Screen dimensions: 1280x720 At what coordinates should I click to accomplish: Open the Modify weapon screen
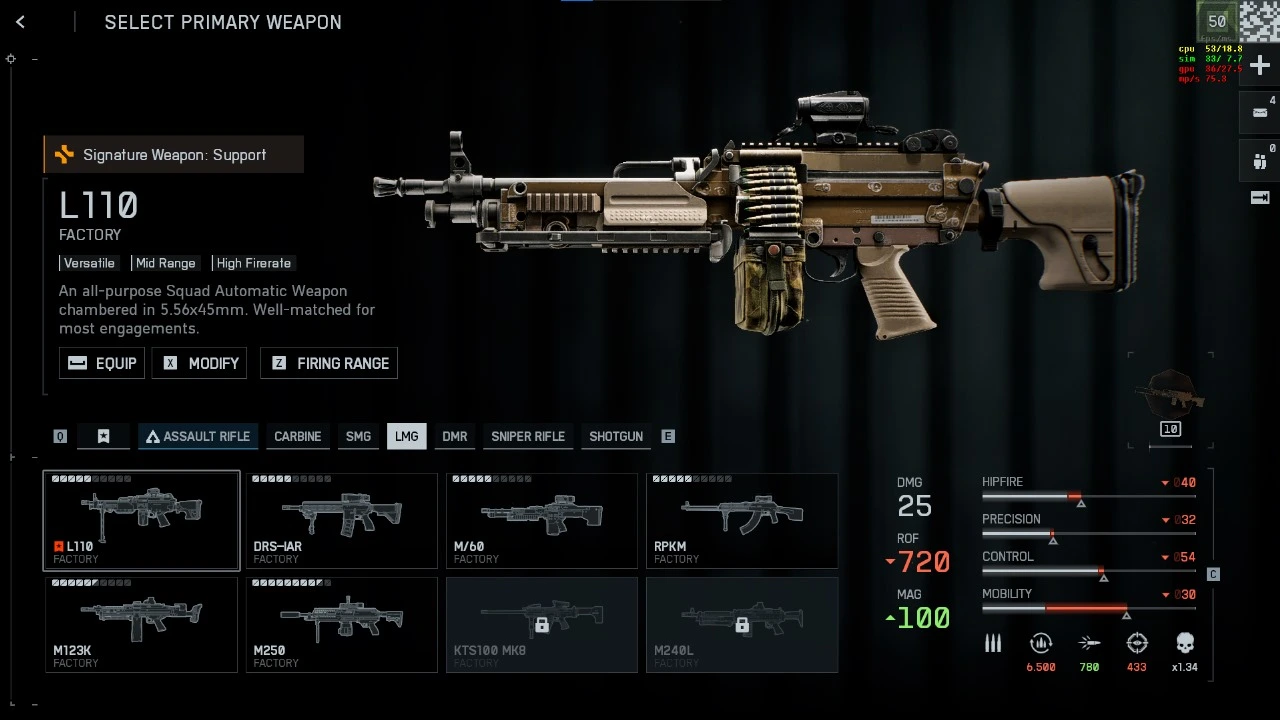199,363
